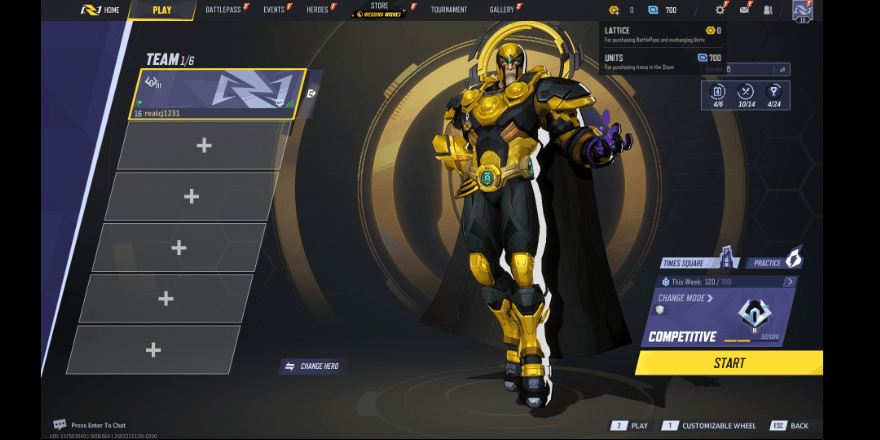Image resolution: width=880 pixels, height=440 pixels.
Task: Open Change Mode selector
Action: click(686, 298)
